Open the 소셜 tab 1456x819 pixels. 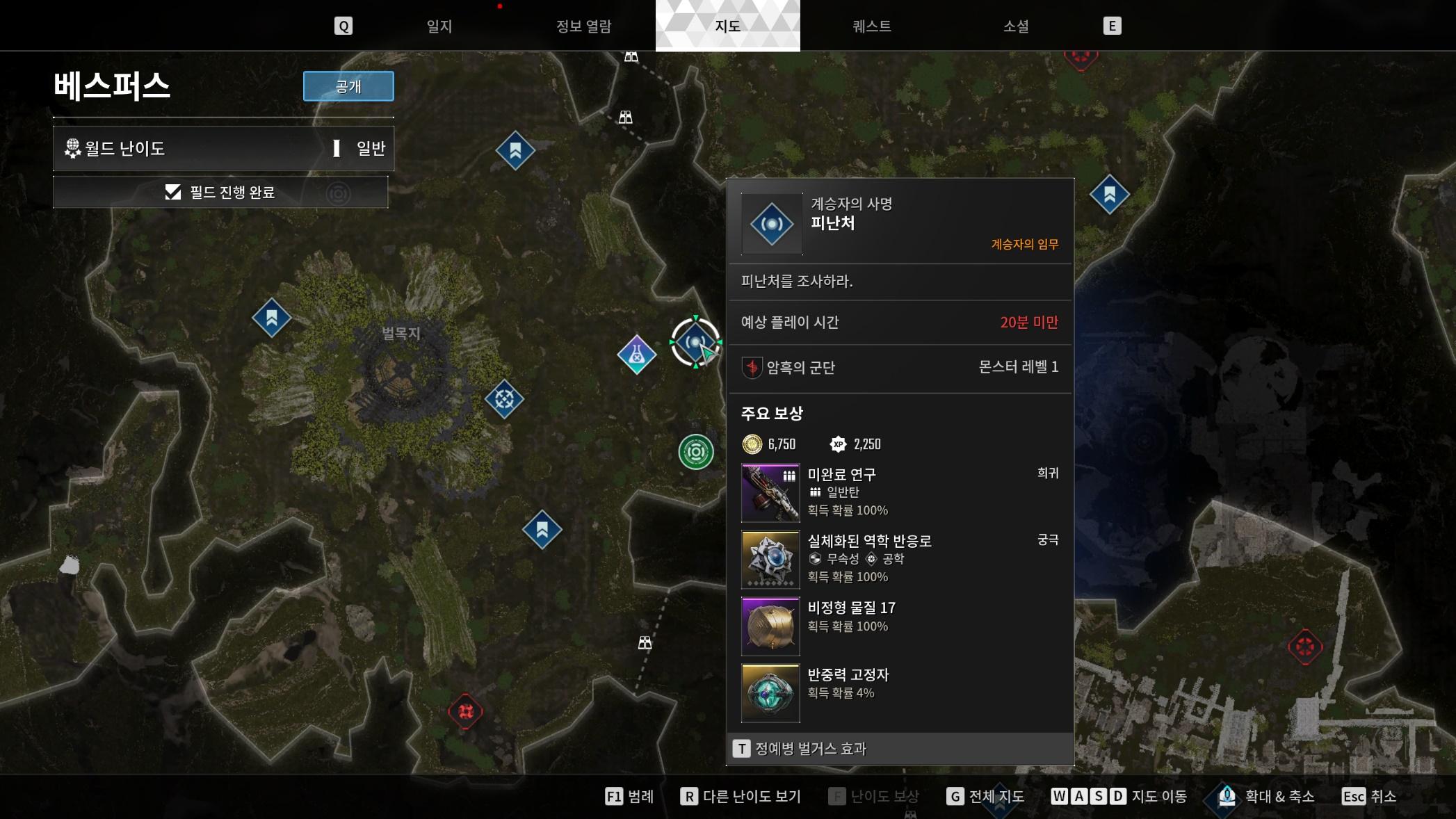click(x=1015, y=26)
